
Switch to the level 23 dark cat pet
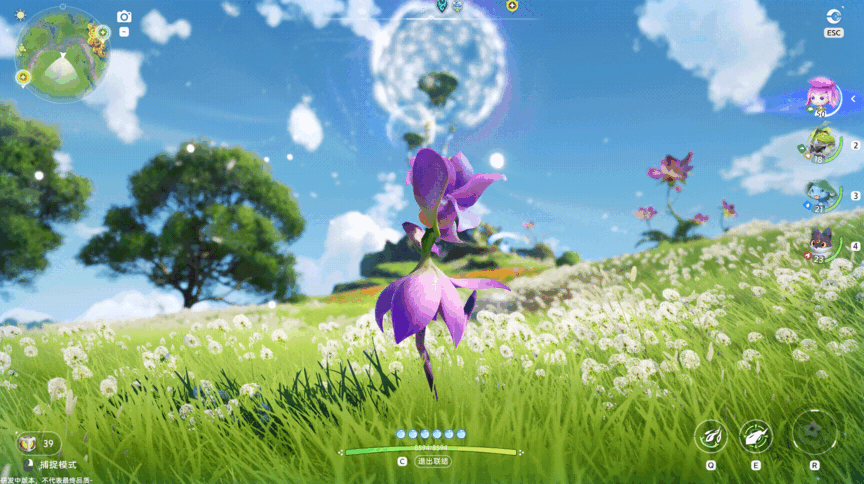(821, 243)
